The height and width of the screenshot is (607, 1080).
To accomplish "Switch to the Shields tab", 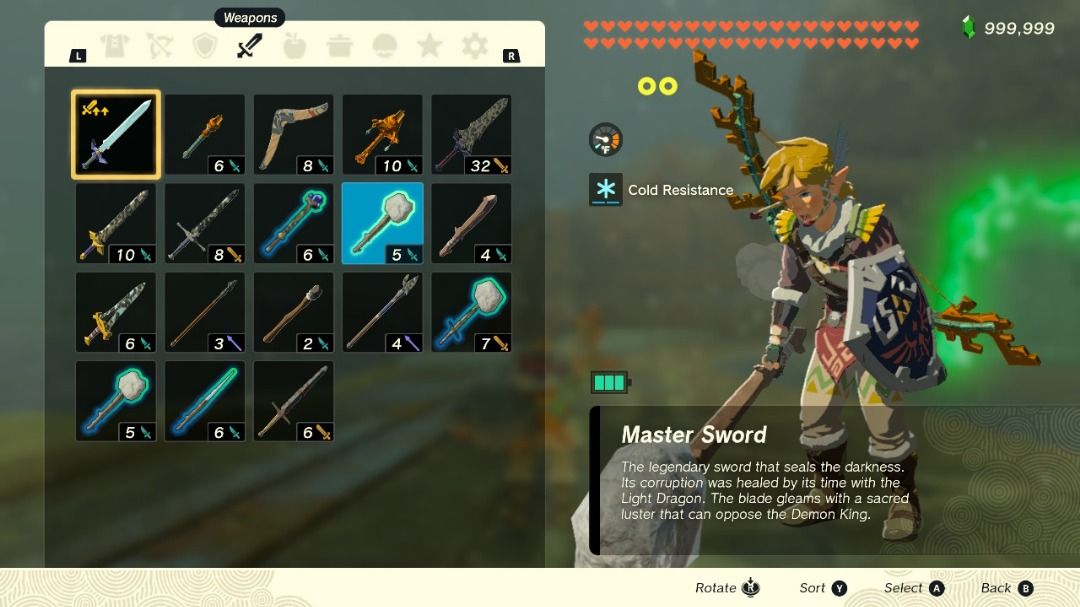I will [205, 46].
